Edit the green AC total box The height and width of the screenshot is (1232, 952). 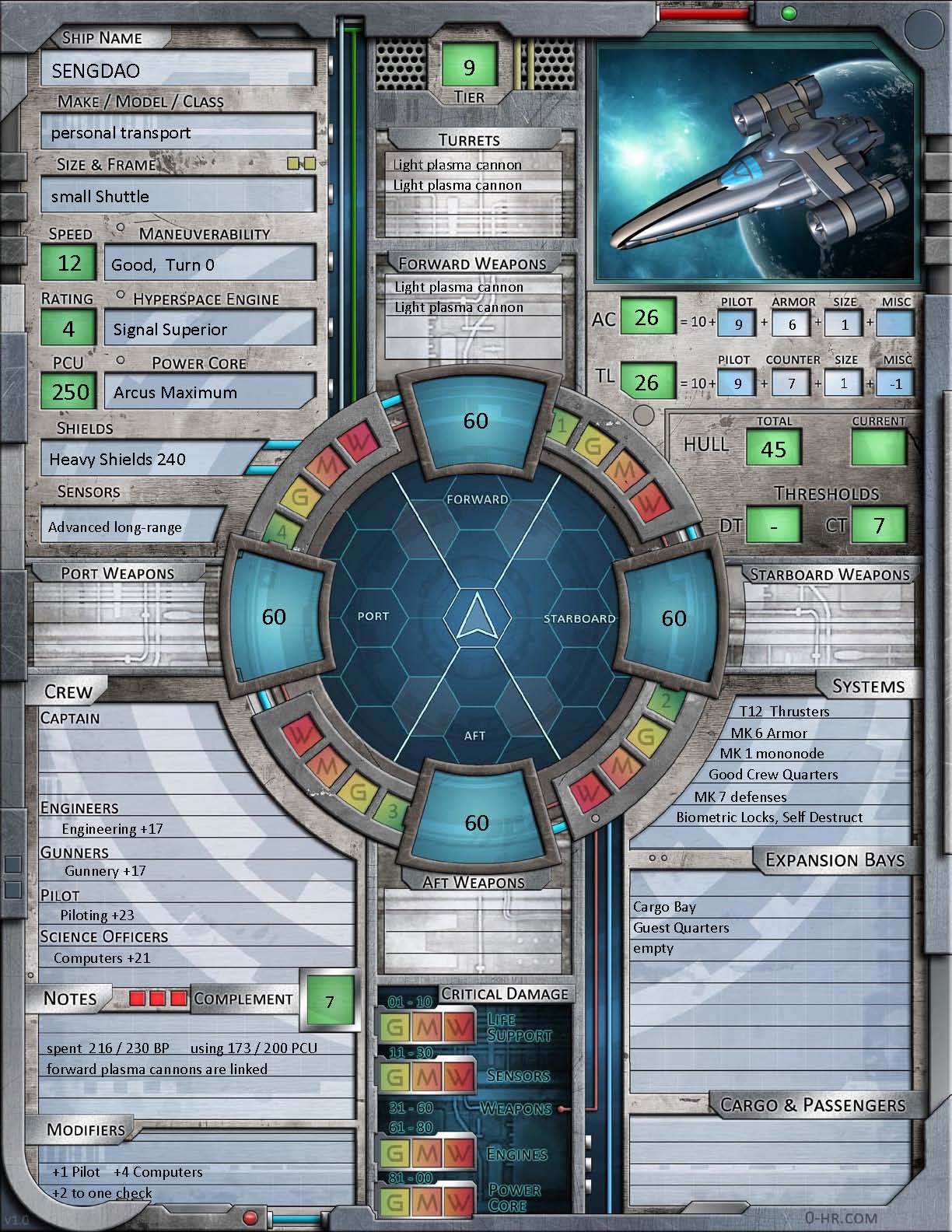[x=646, y=318]
